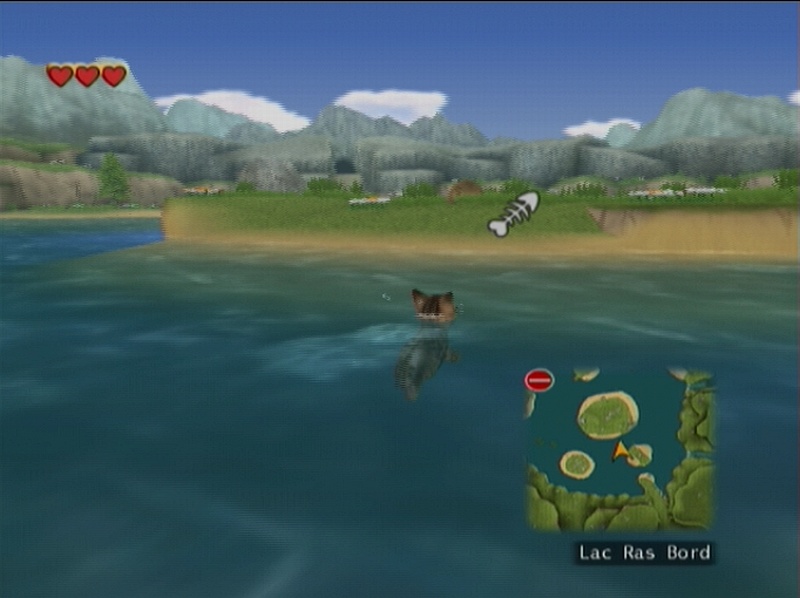Viewport: 800px width, 598px height.
Task: Click the orange player arrow on minimap
Action: tap(620, 452)
